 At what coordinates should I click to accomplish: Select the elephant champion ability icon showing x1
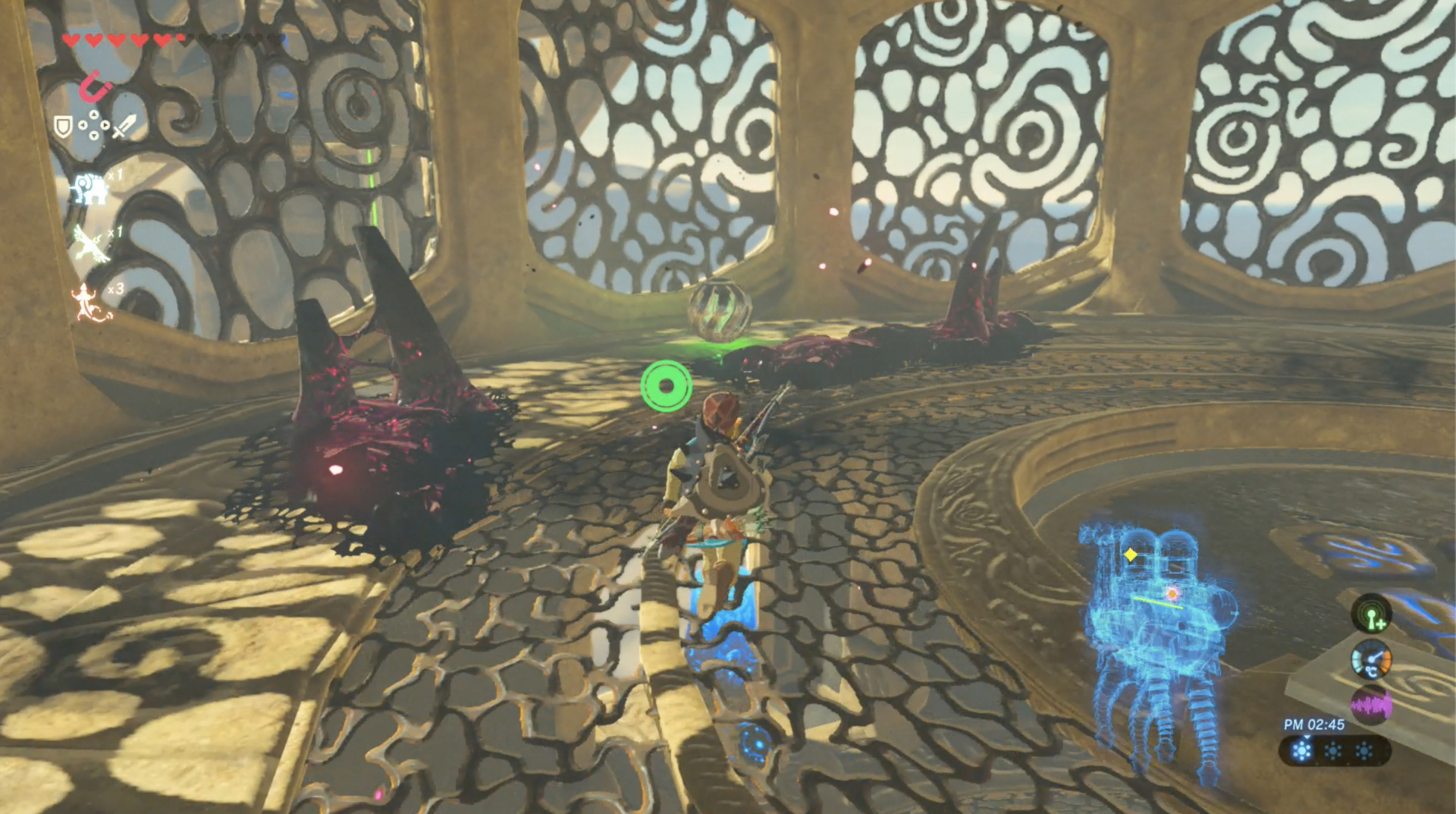coord(90,186)
